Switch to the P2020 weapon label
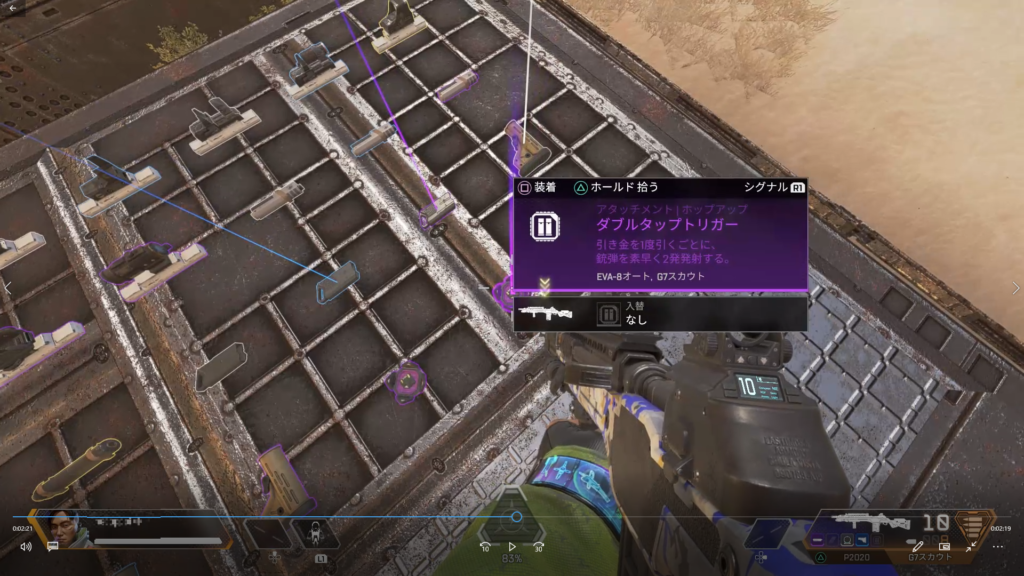This screenshot has width=1024, height=576. [x=855, y=555]
